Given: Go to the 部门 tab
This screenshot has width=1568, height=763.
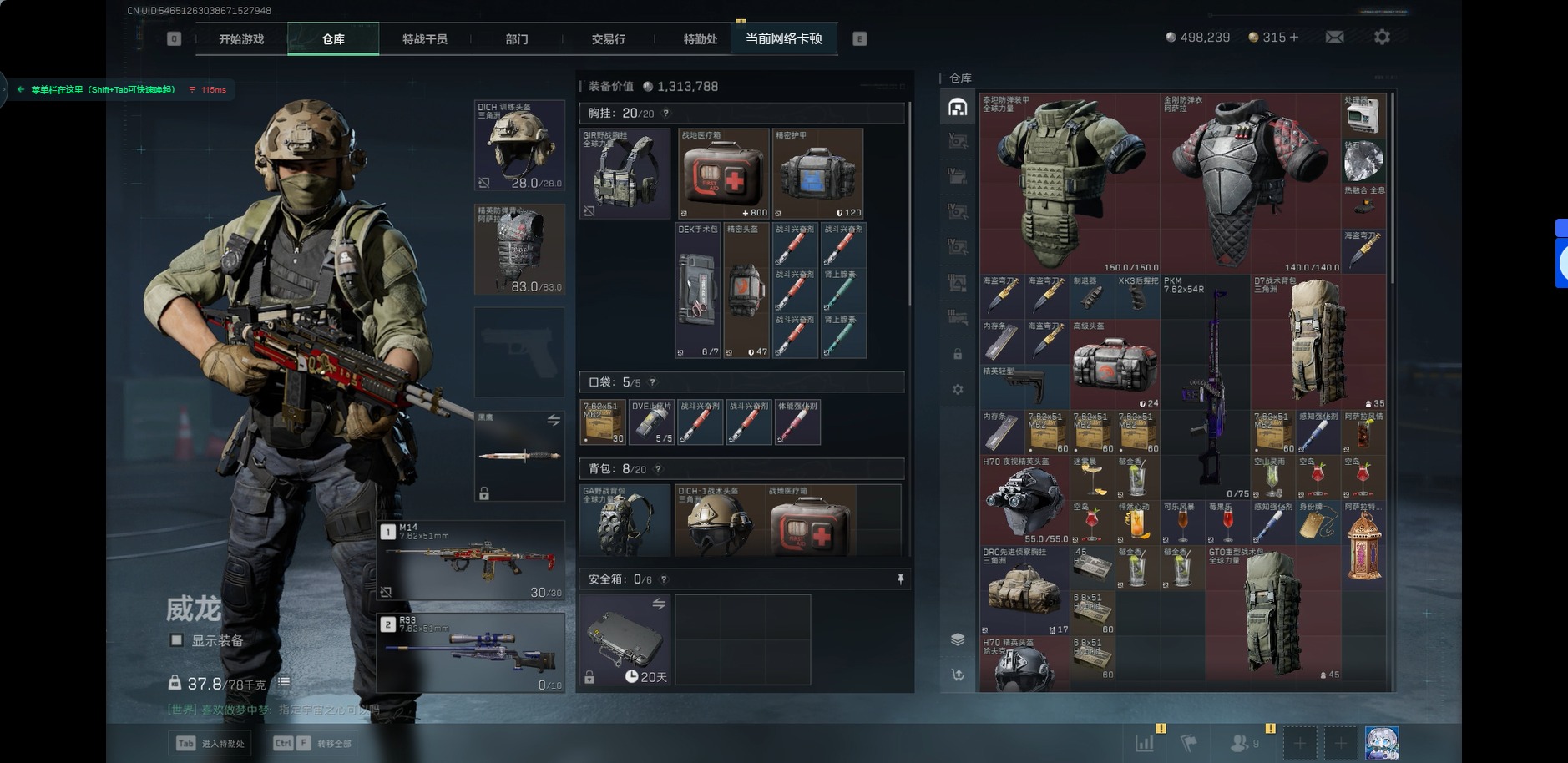Looking at the screenshot, I should click(516, 39).
